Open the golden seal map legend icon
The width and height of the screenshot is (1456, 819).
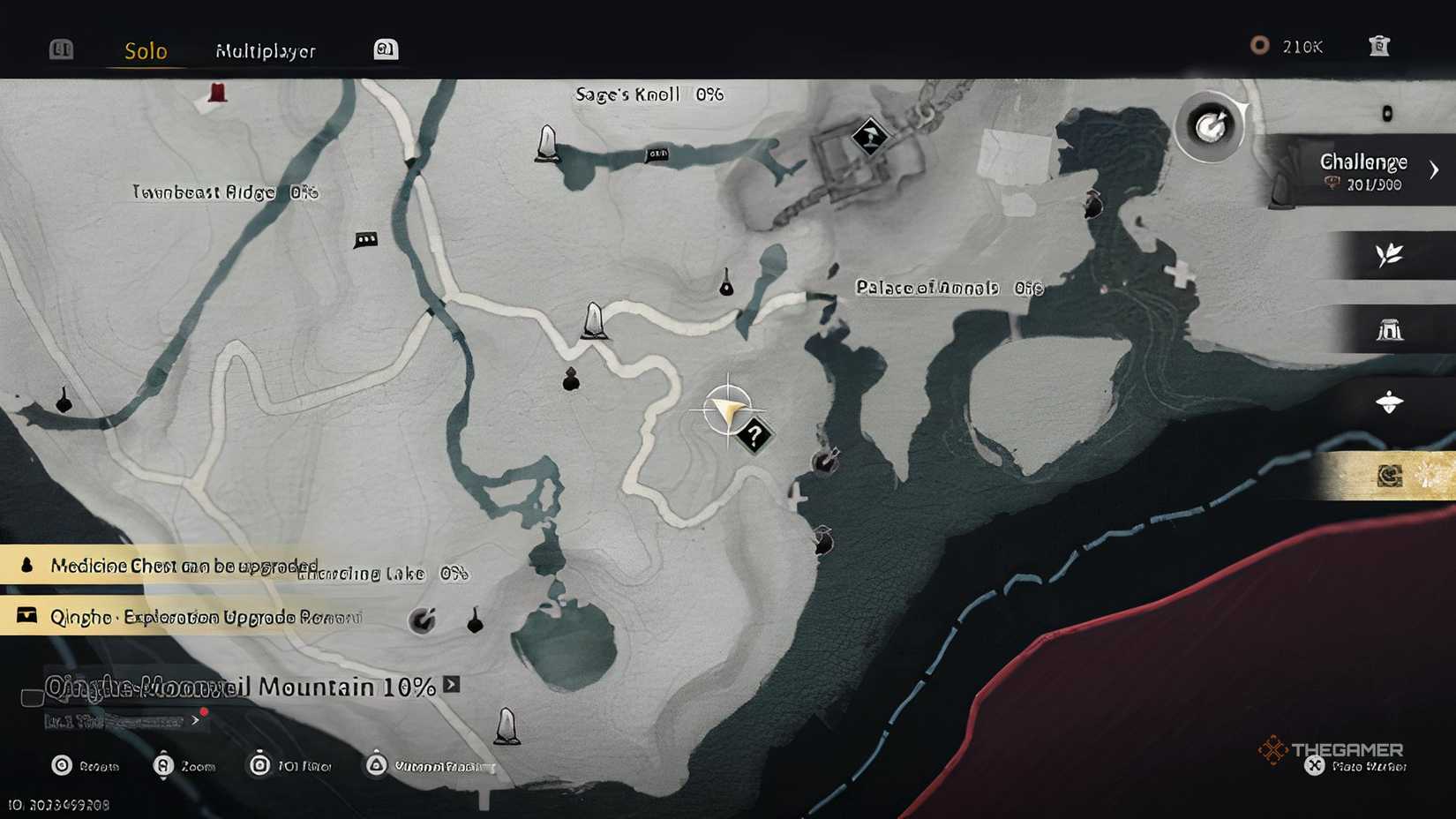(x=1391, y=475)
